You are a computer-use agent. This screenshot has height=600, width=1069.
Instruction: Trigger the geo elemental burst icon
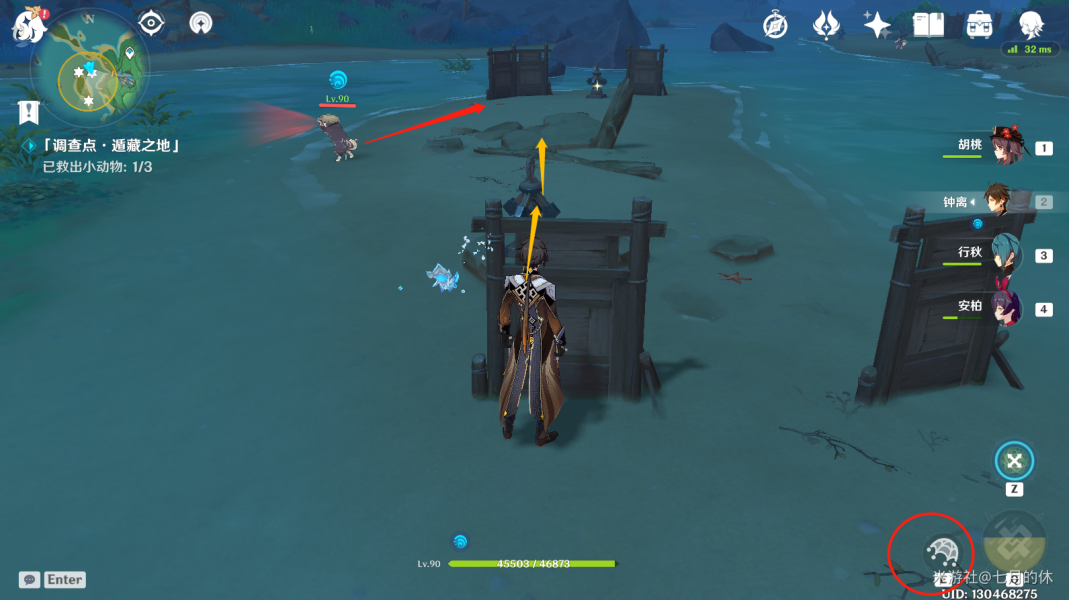[1014, 541]
